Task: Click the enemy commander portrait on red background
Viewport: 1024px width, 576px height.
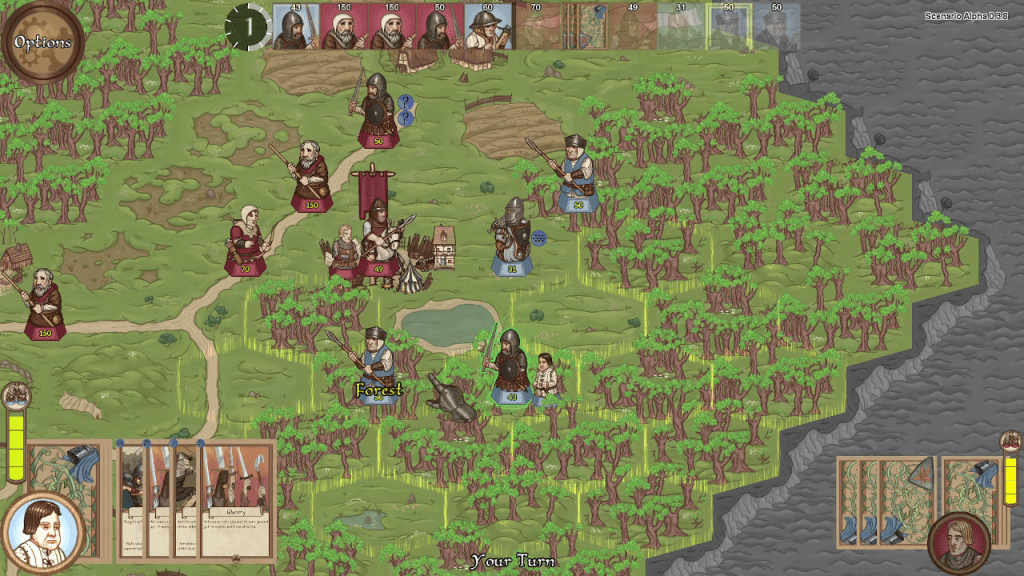Action: (959, 541)
